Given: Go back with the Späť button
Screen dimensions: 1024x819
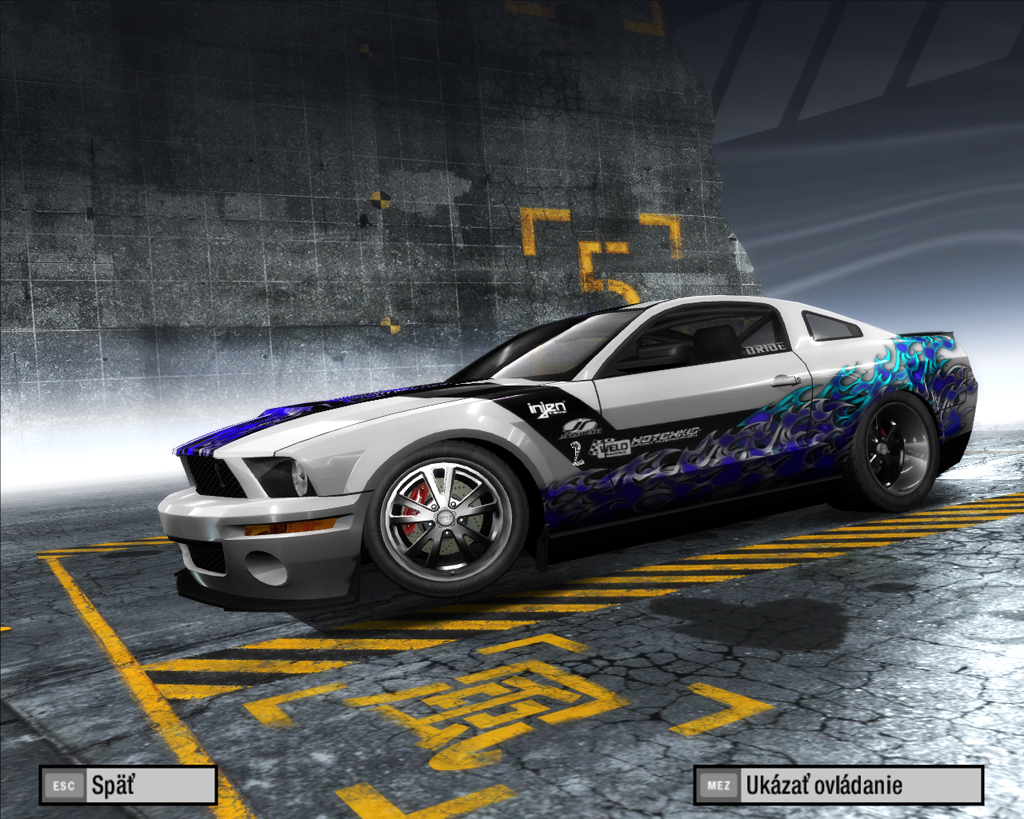Looking at the screenshot, I should [128, 785].
